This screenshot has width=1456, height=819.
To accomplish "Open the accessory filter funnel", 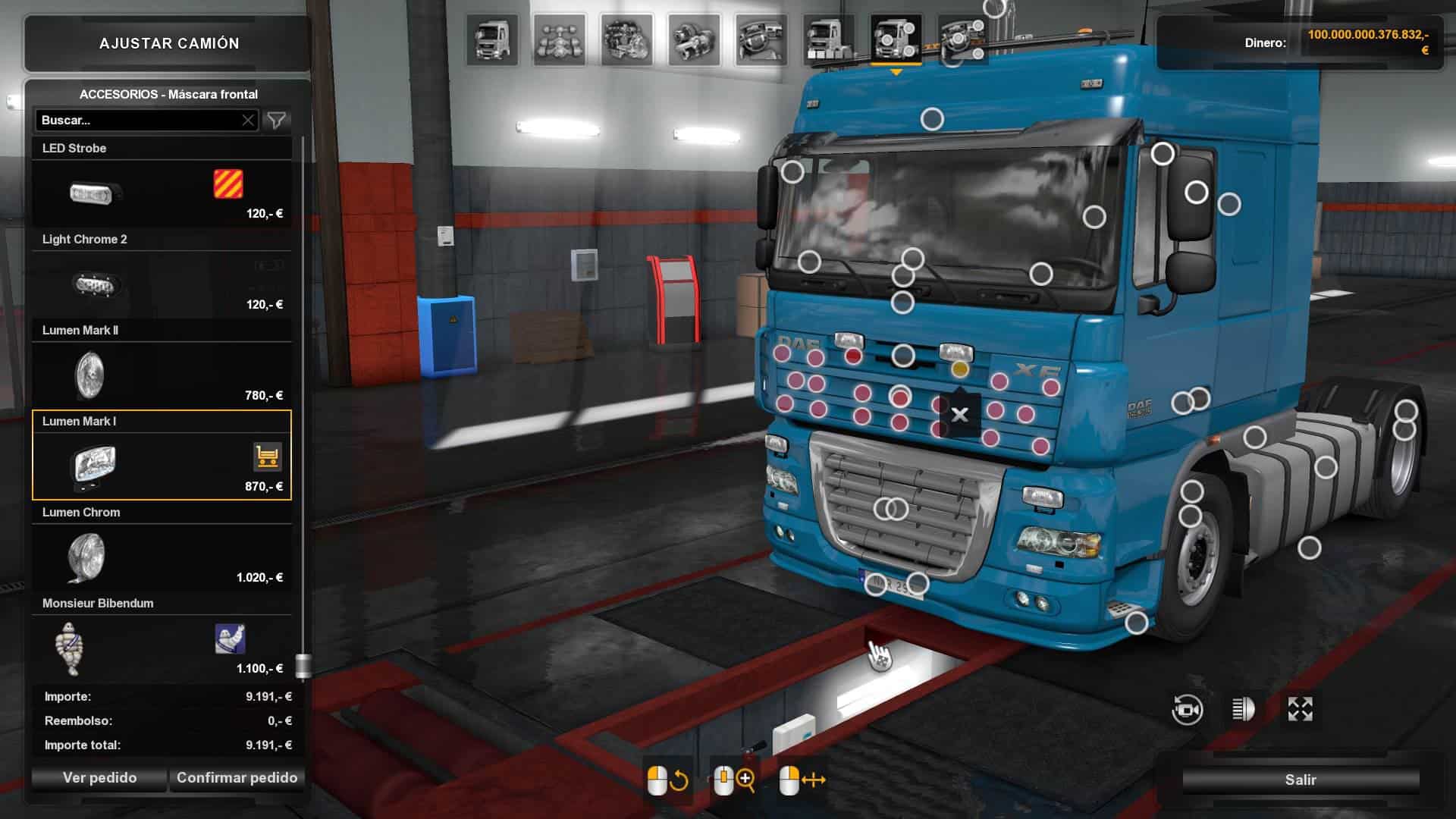I will pyautogui.click(x=277, y=121).
